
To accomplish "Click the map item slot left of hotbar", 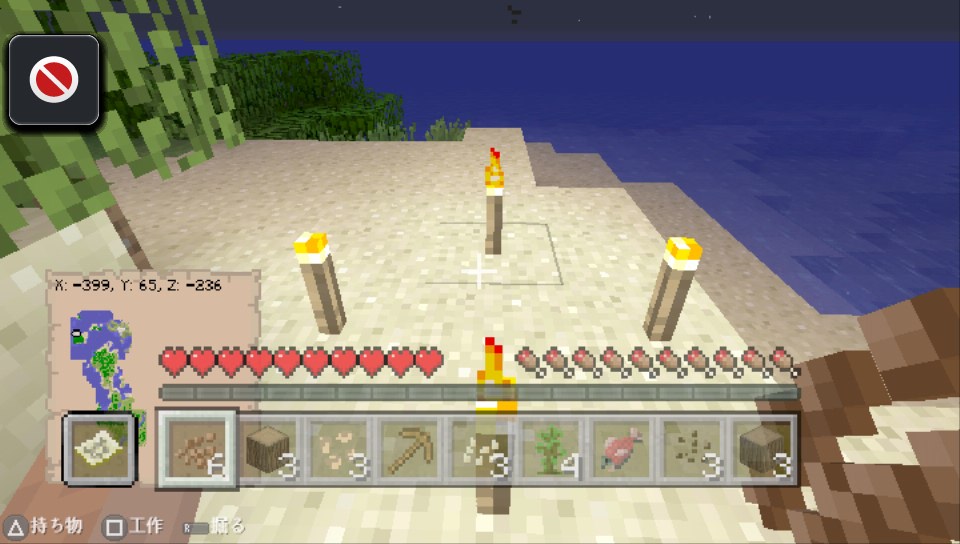I will [x=99, y=448].
